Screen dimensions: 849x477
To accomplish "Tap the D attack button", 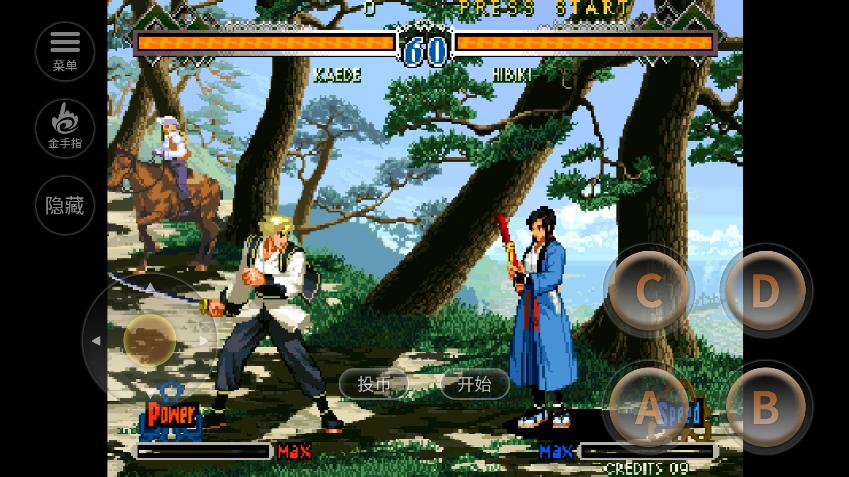I will point(765,291).
